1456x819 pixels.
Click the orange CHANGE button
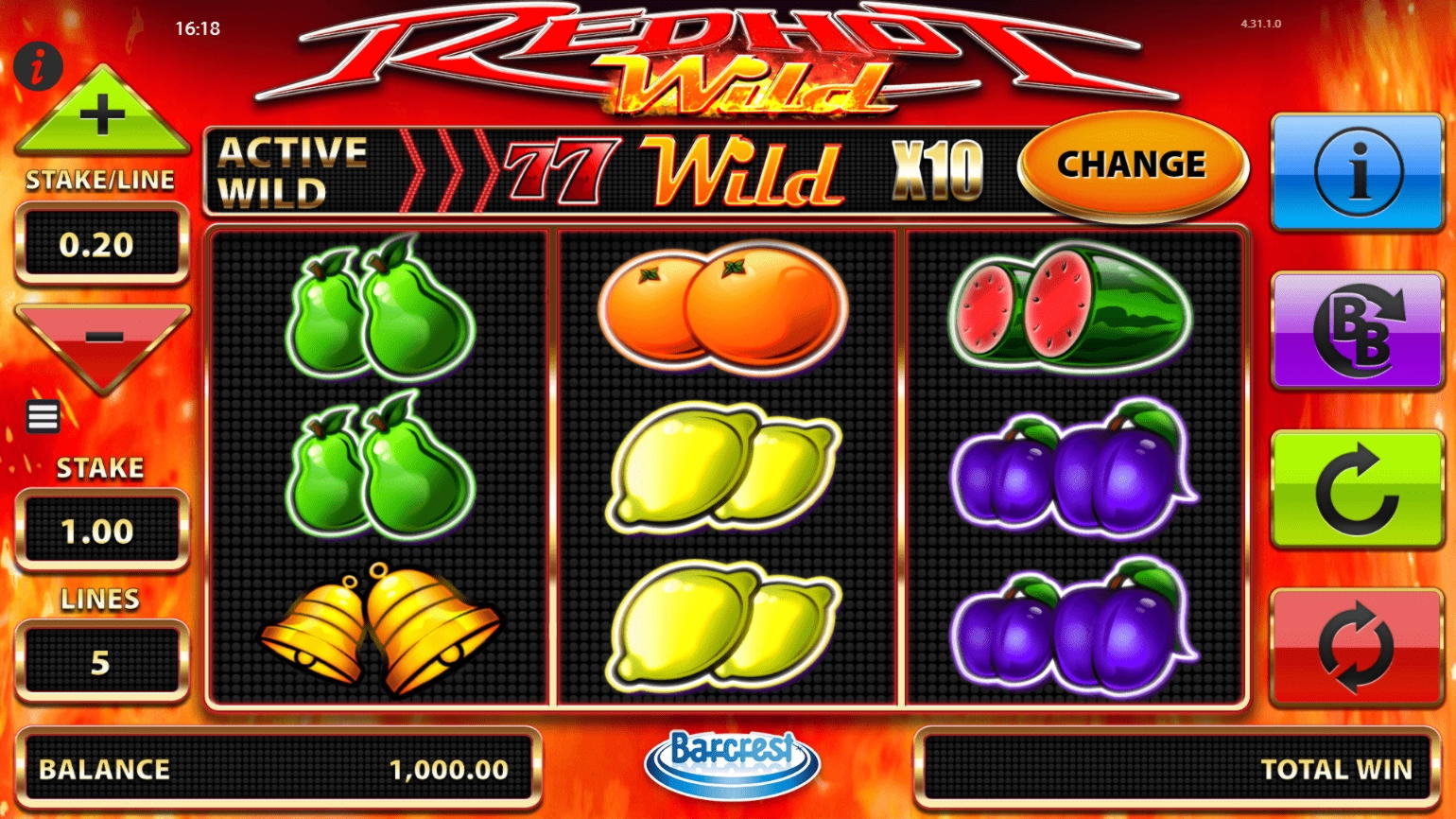click(x=1132, y=166)
